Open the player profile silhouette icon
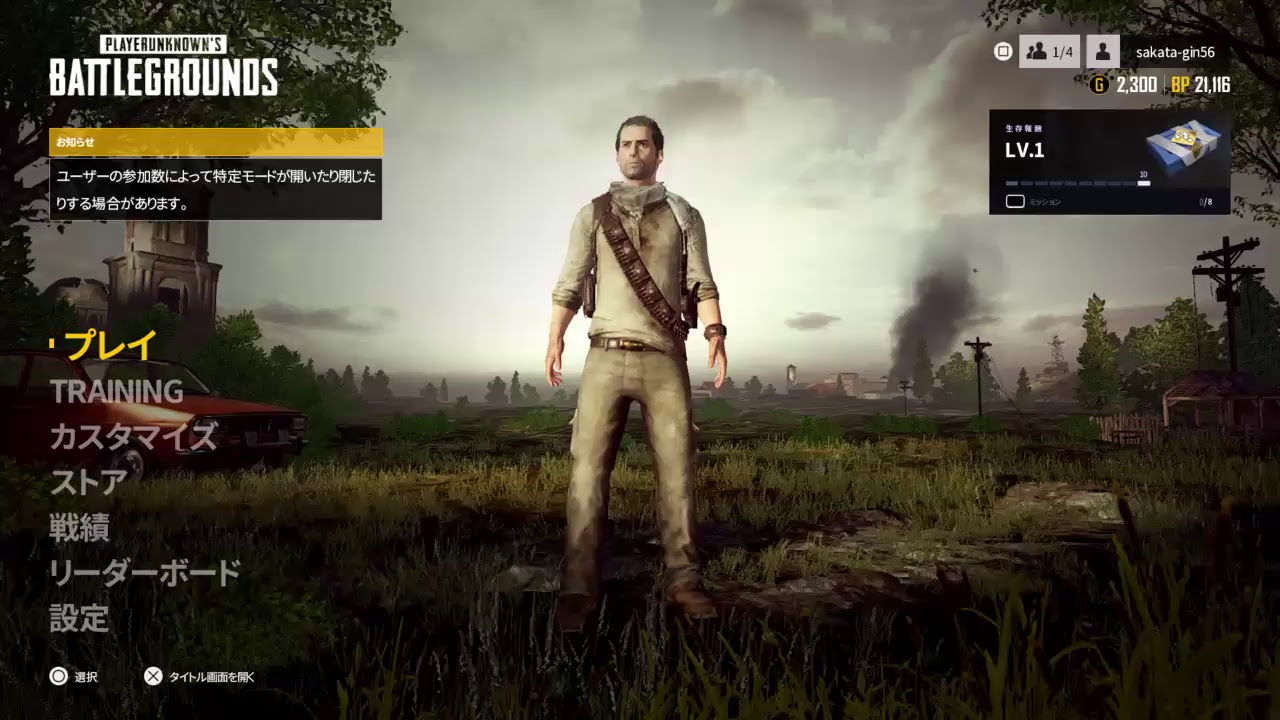 [x=1102, y=52]
